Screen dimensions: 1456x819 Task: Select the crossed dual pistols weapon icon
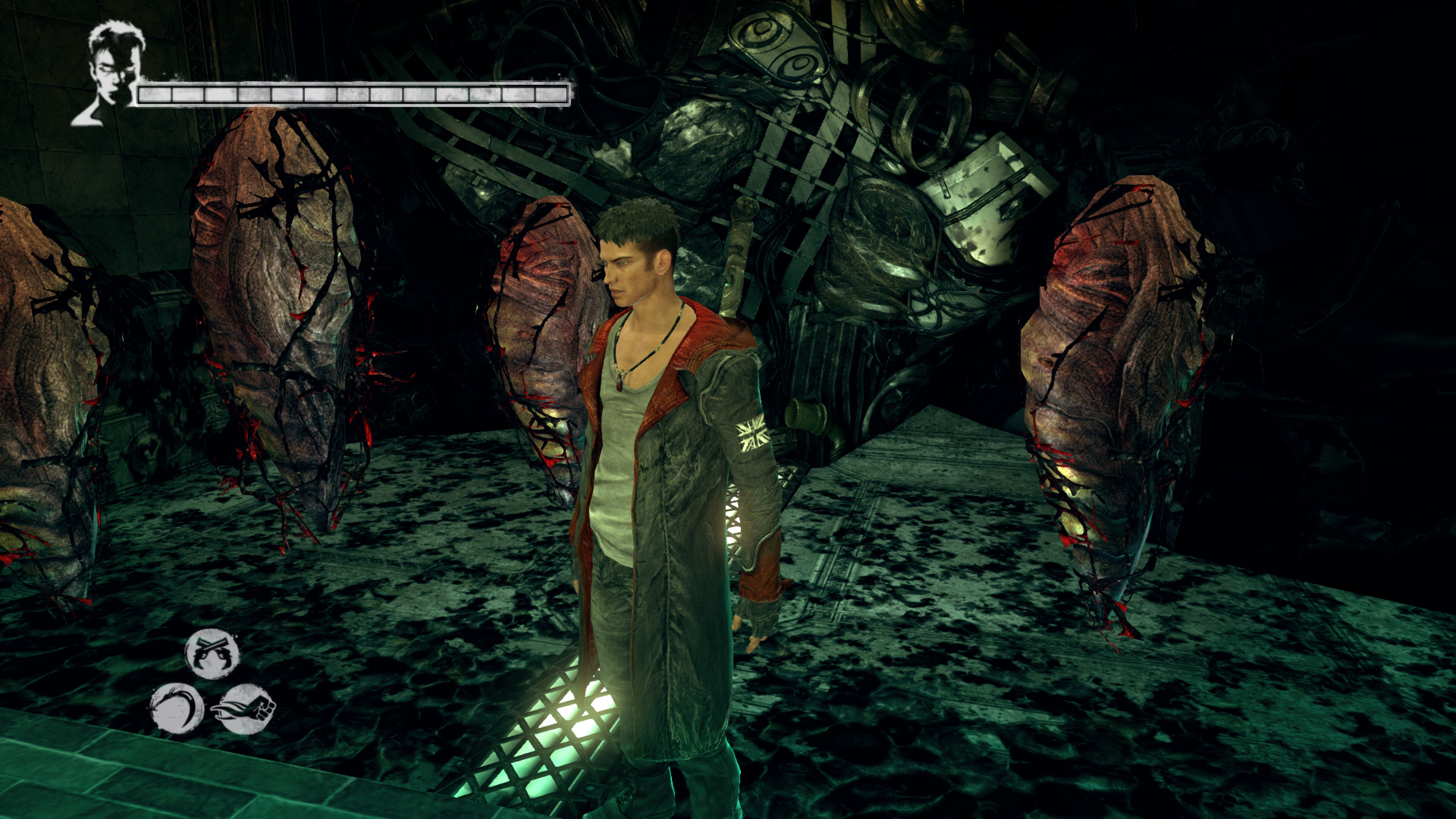click(x=212, y=653)
